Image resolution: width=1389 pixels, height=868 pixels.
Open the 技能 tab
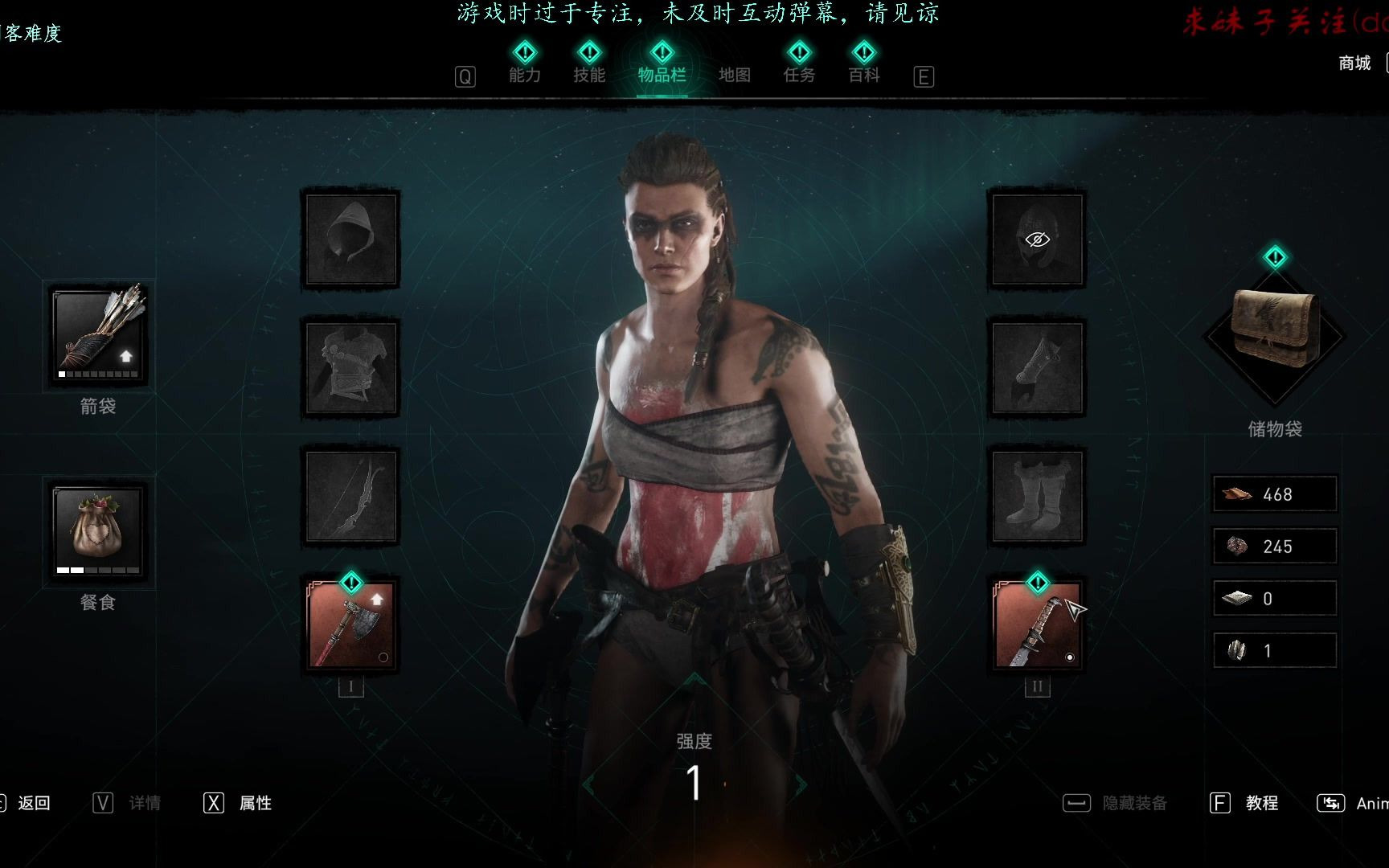click(x=588, y=74)
